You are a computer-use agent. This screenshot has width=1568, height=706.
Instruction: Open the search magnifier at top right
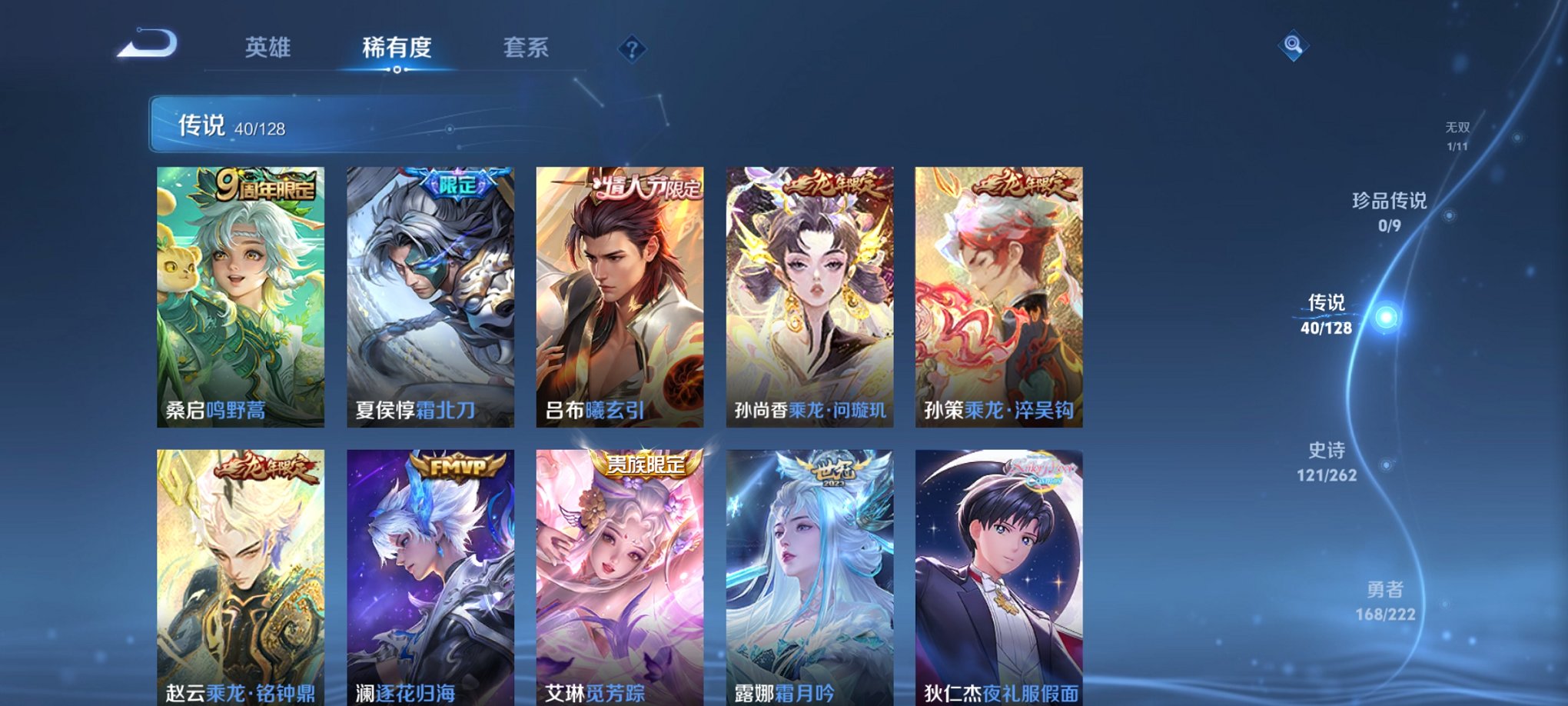1294,46
